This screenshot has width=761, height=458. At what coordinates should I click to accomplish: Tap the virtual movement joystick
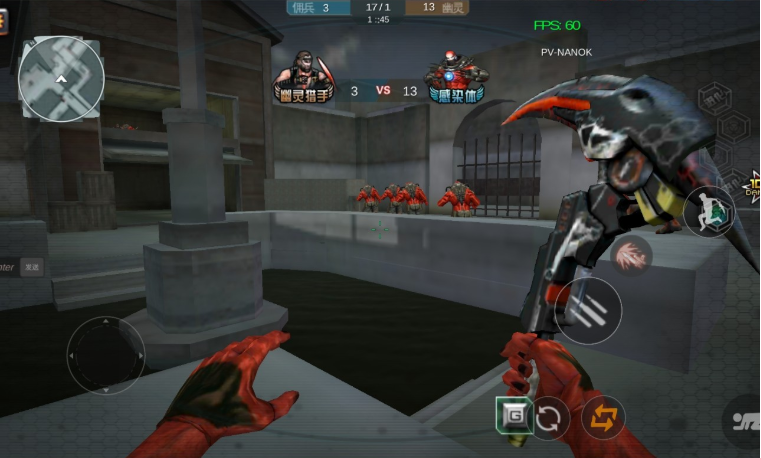(x=105, y=354)
